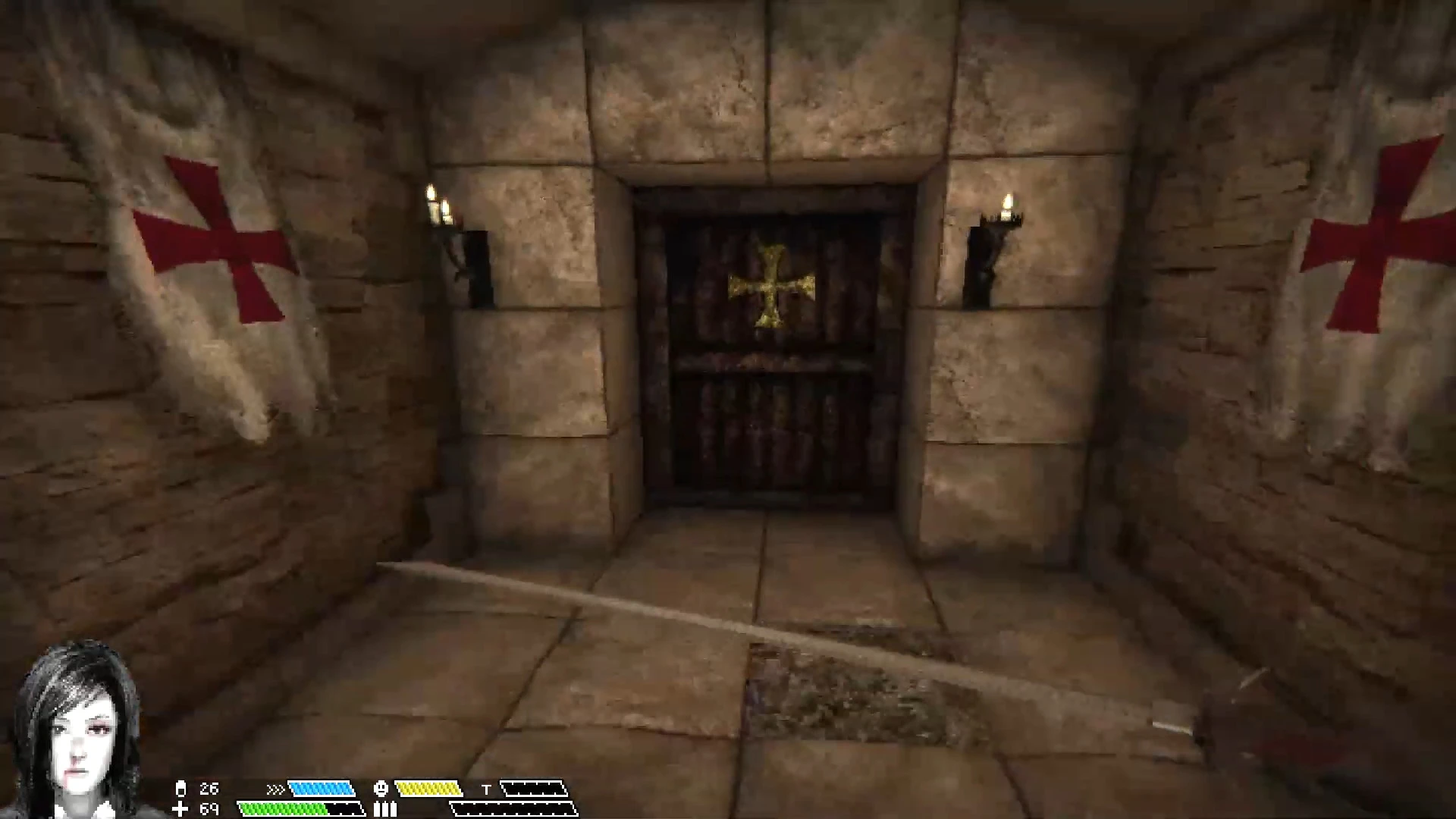
Task: Click the health value 69
Action: (x=209, y=808)
